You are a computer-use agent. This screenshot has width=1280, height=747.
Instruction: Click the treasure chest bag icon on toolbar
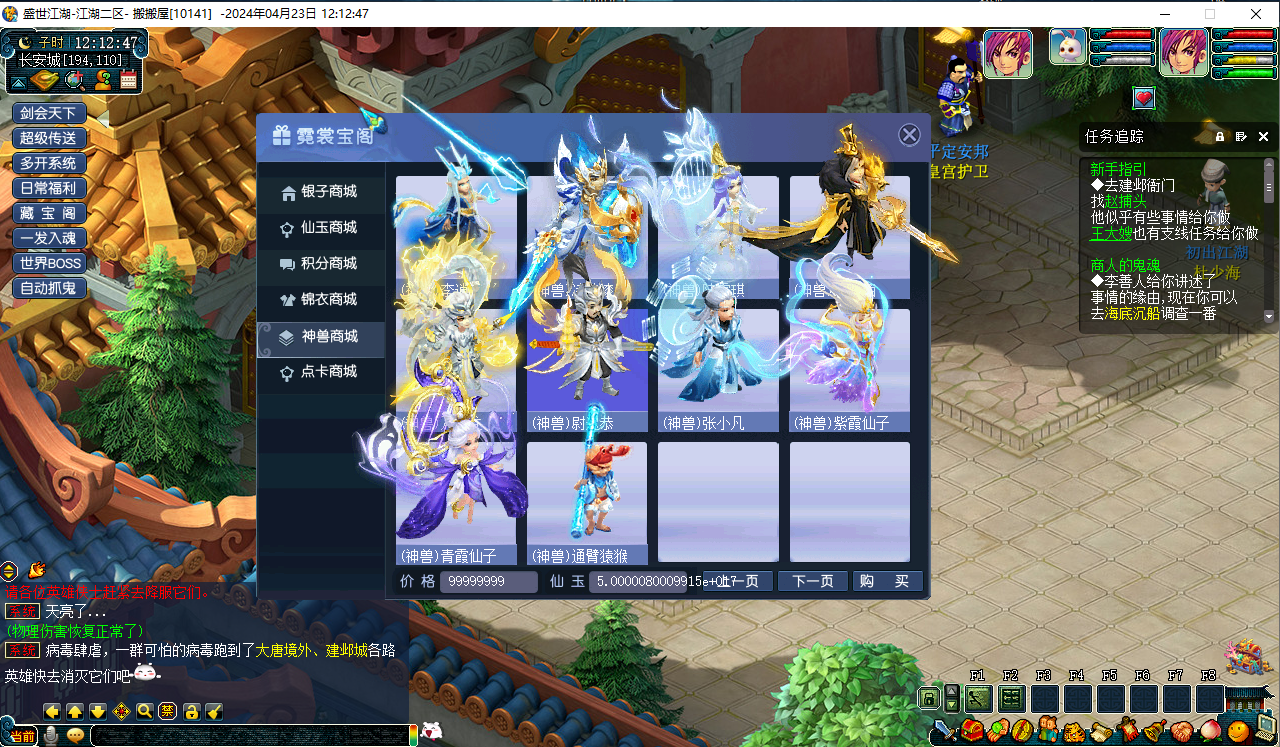point(971,730)
